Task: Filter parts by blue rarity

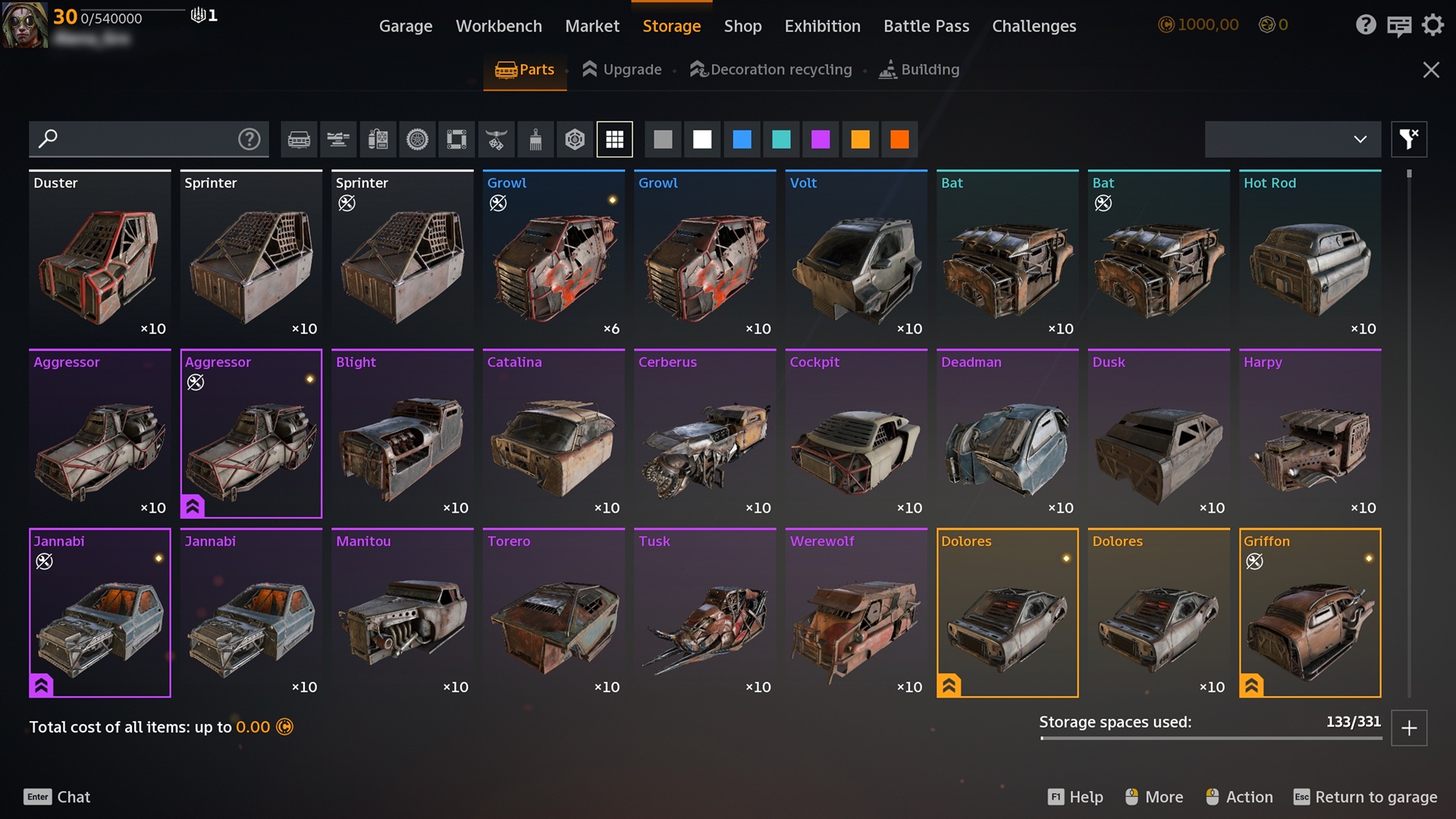Action: [742, 140]
